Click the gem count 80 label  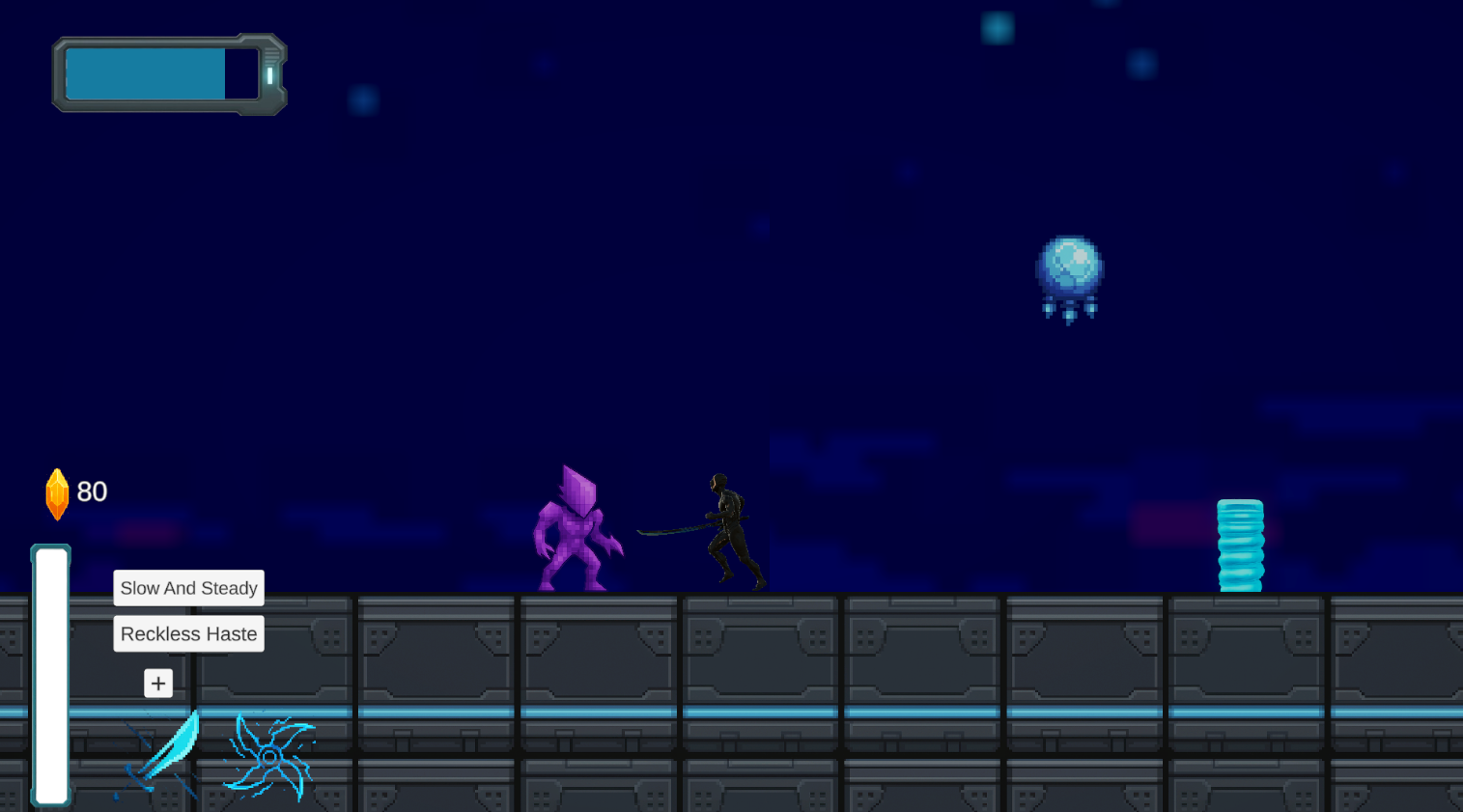pyautogui.click(x=93, y=491)
